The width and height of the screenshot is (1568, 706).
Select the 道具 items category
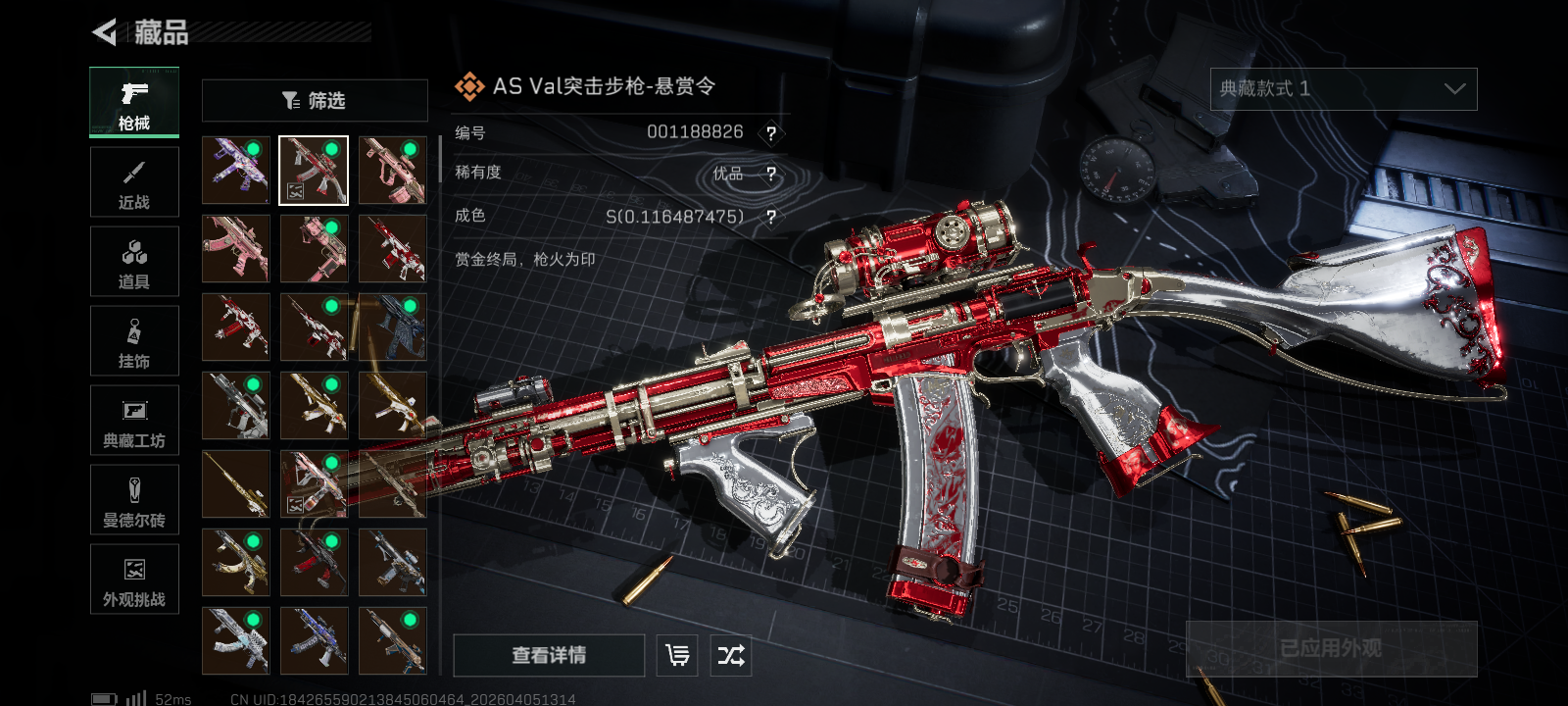click(x=134, y=262)
